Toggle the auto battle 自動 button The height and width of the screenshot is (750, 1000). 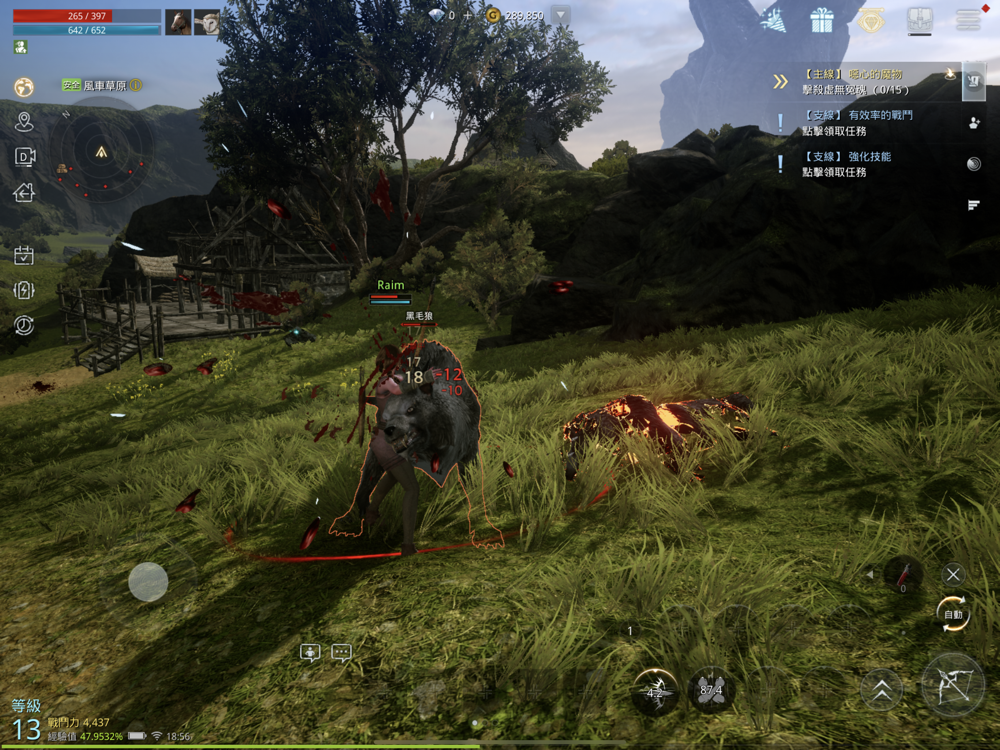(953, 613)
